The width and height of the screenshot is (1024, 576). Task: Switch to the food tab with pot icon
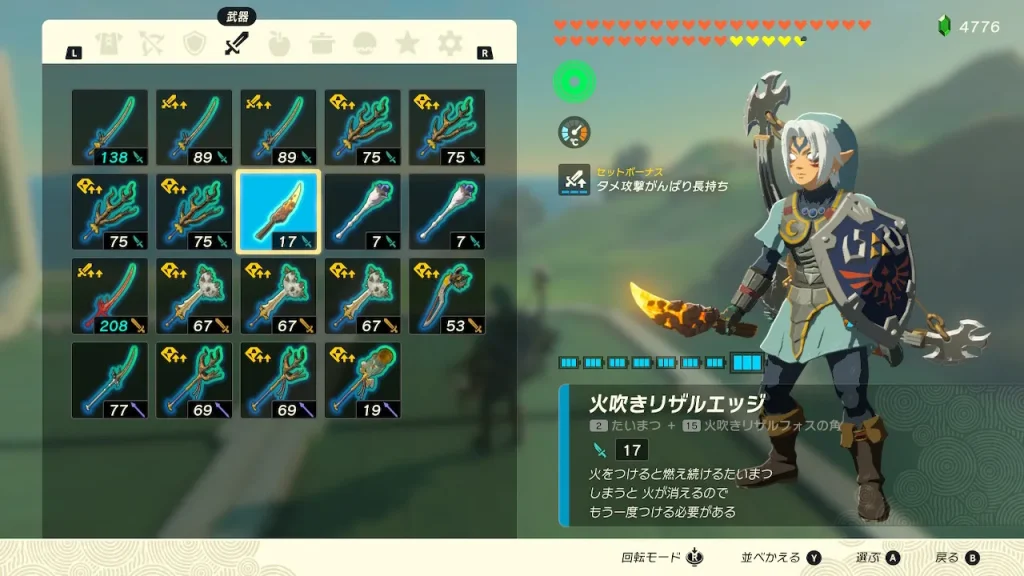click(x=322, y=44)
